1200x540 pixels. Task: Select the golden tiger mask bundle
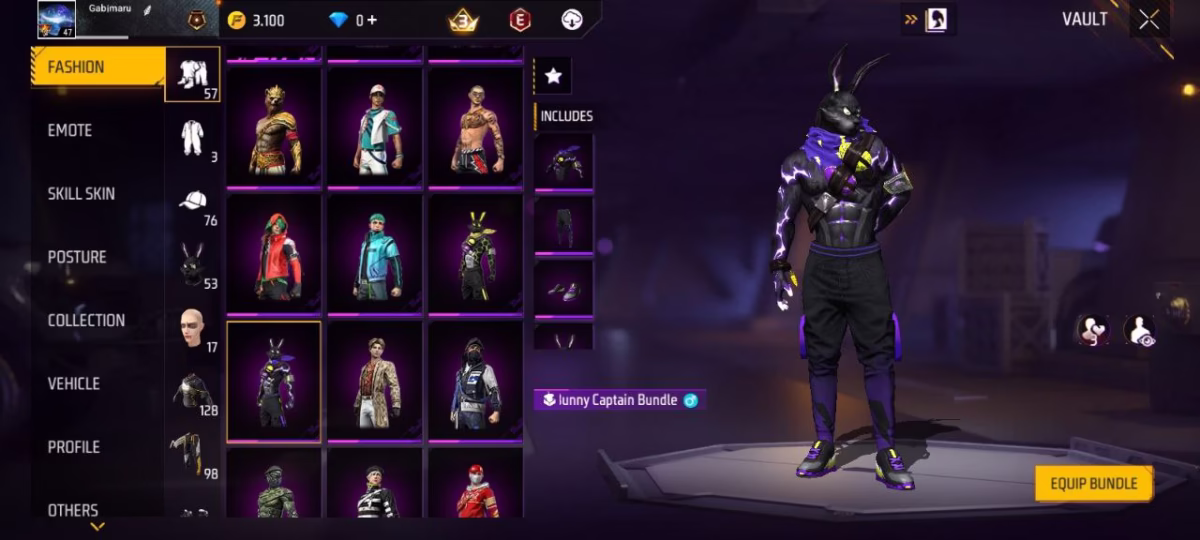click(x=274, y=126)
